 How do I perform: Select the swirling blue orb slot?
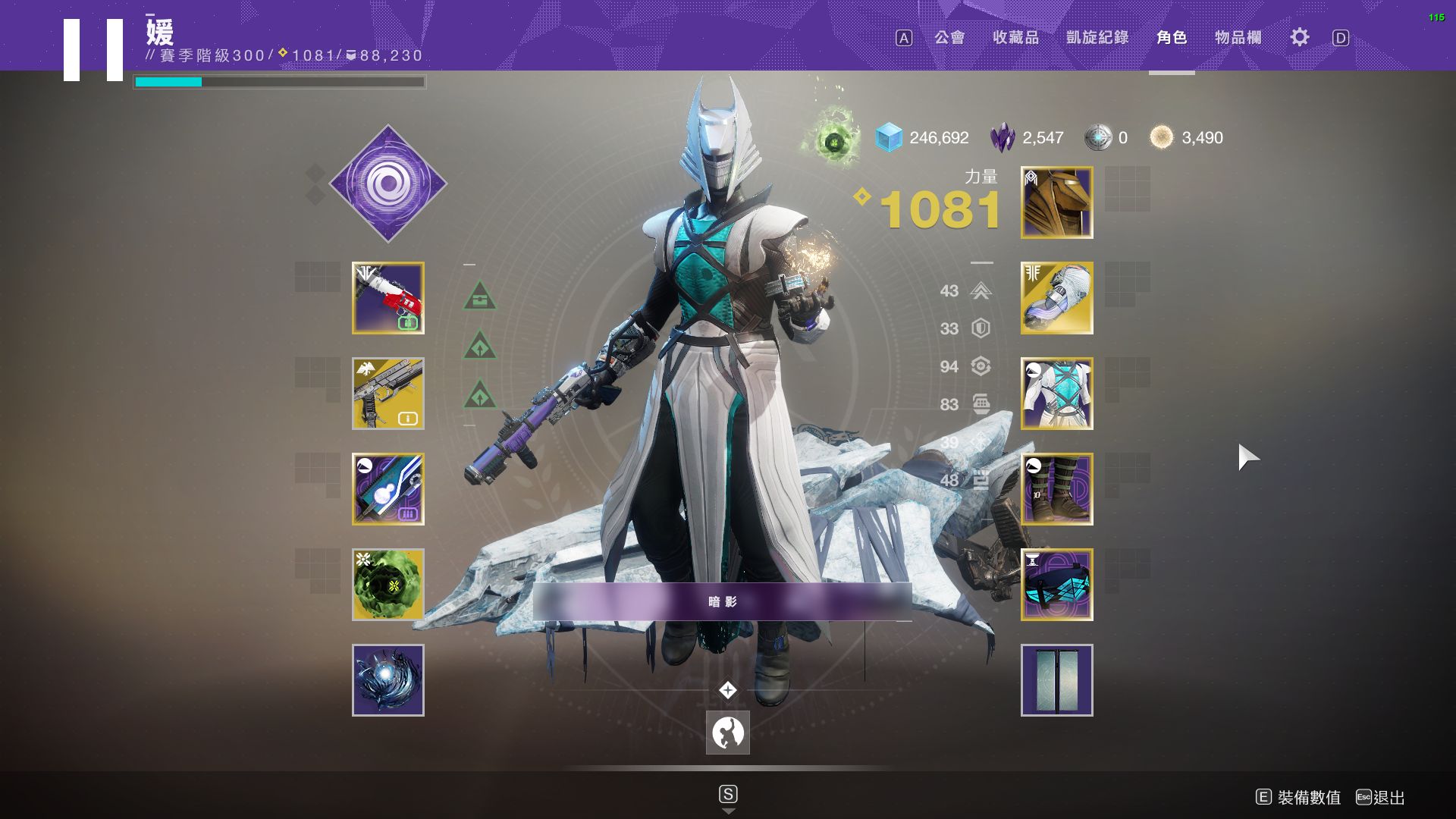pos(388,680)
